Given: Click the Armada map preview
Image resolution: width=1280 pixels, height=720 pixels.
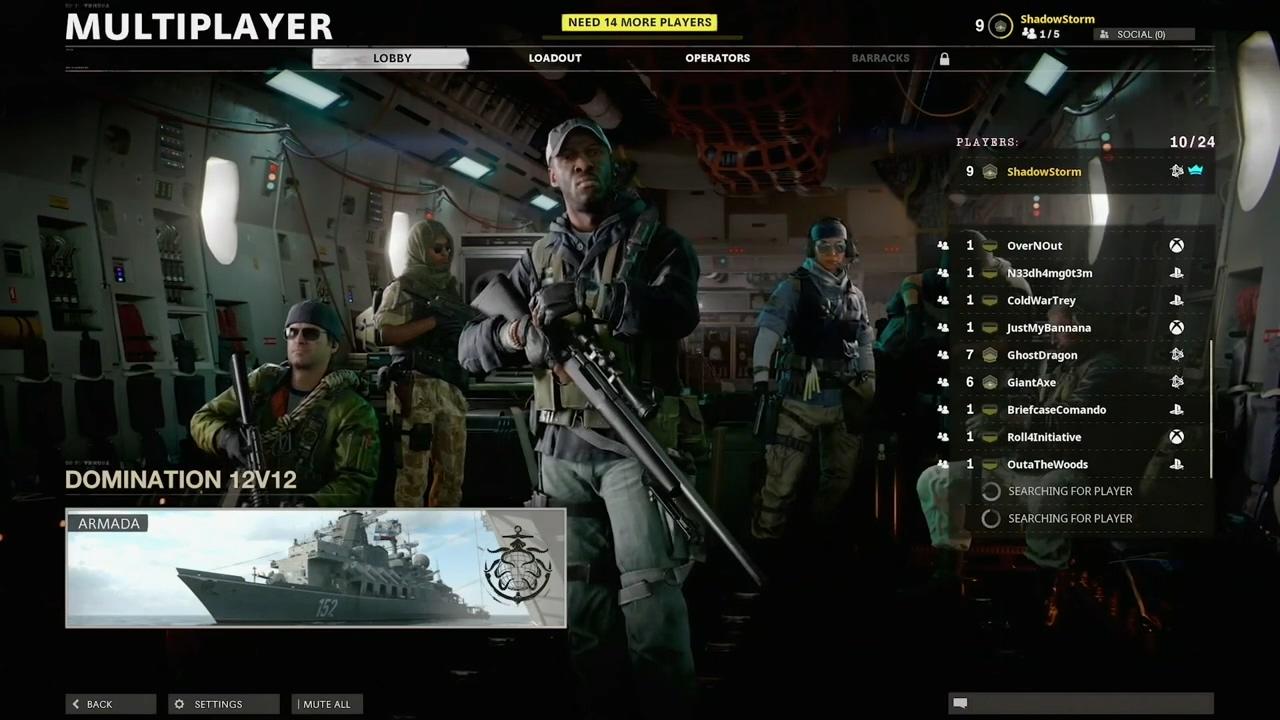Looking at the screenshot, I should pos(315,568).
